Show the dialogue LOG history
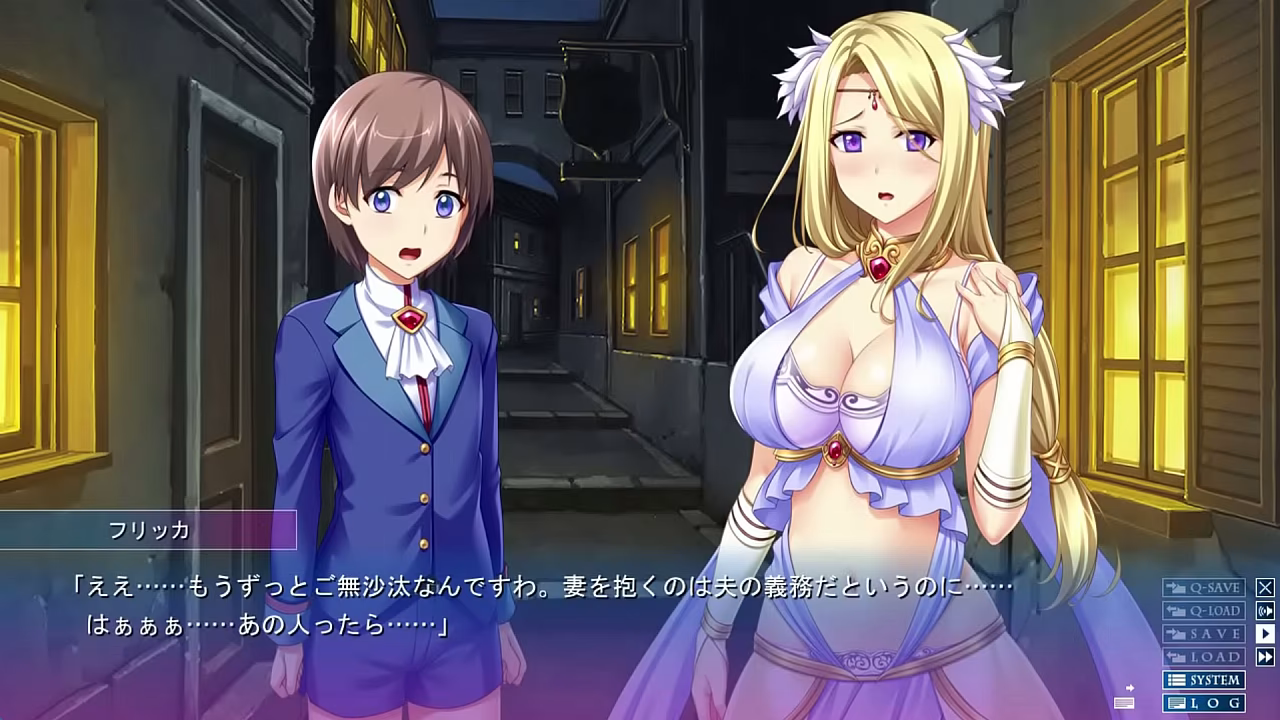Image resolution: width=1280 pixels, height=720 pixels. click(x=1203, y=703)
